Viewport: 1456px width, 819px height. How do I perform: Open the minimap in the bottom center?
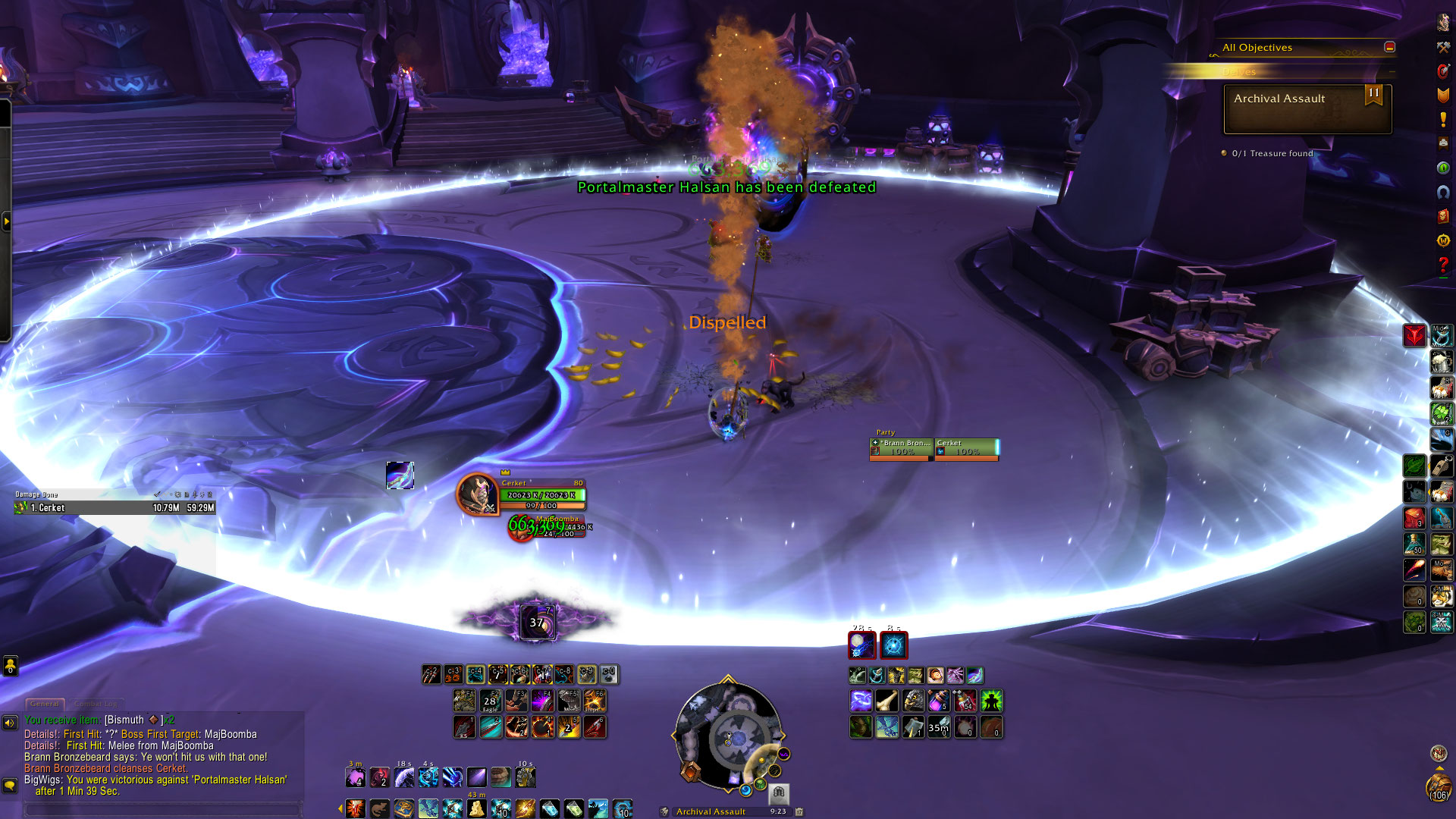(728, 736)
